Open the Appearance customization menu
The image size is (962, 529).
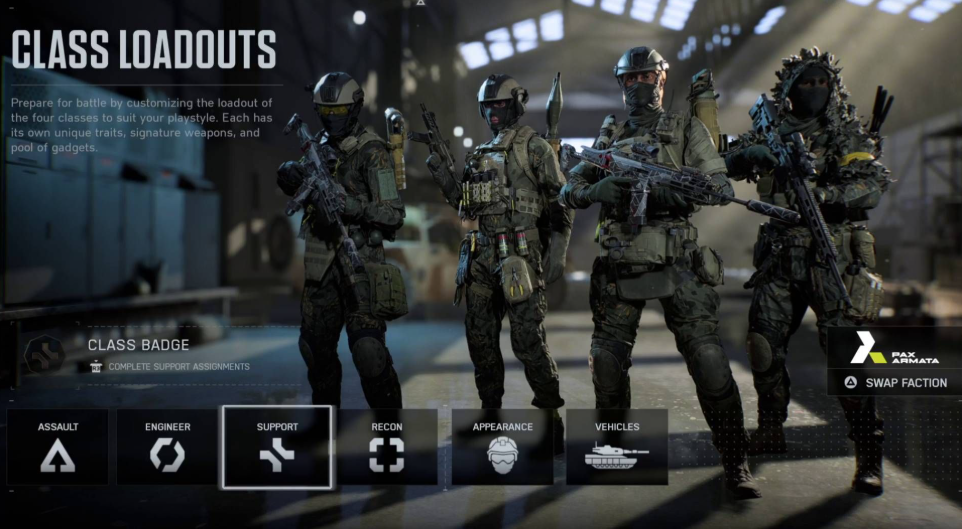(502, 446)
